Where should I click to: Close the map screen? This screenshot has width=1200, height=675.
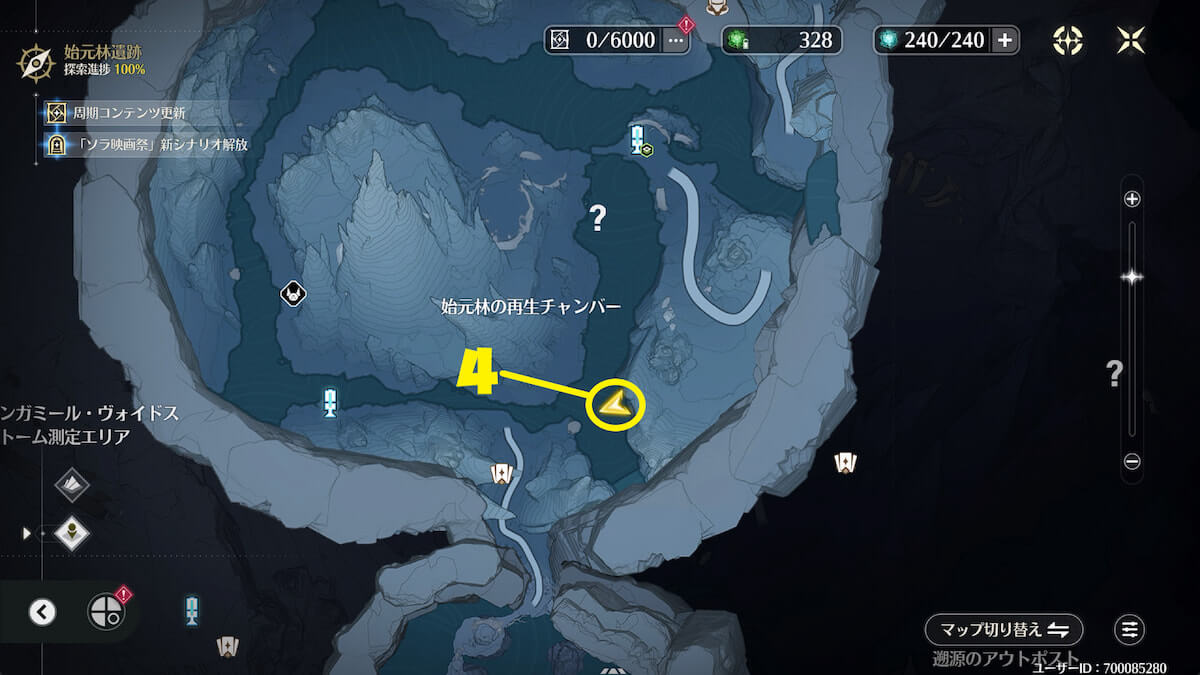coord(1130,40)
